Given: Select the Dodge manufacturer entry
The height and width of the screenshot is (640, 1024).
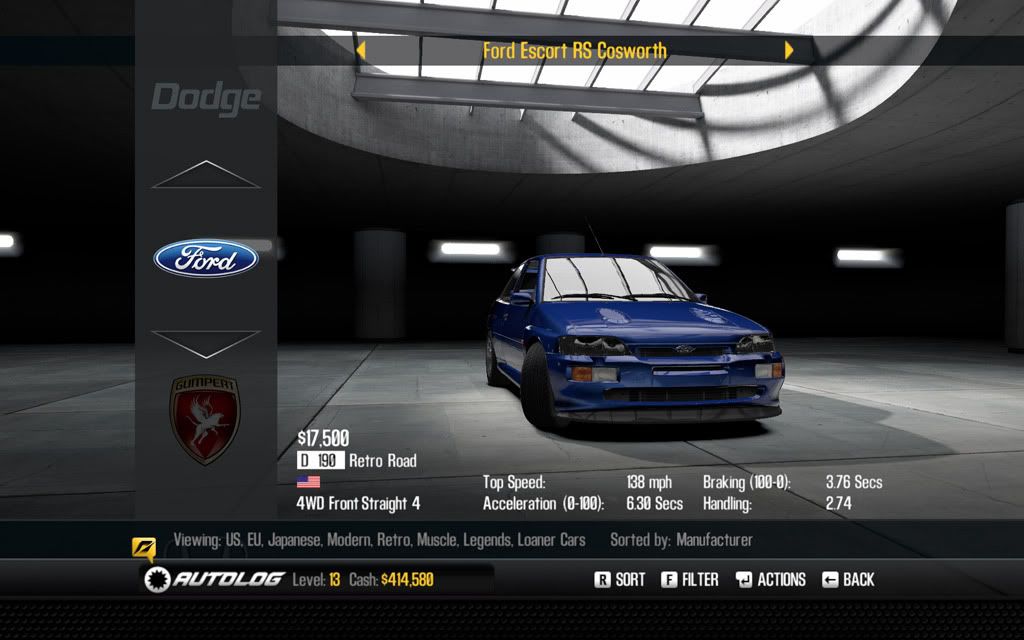Looking at the screenshot, I should (206, 98).
